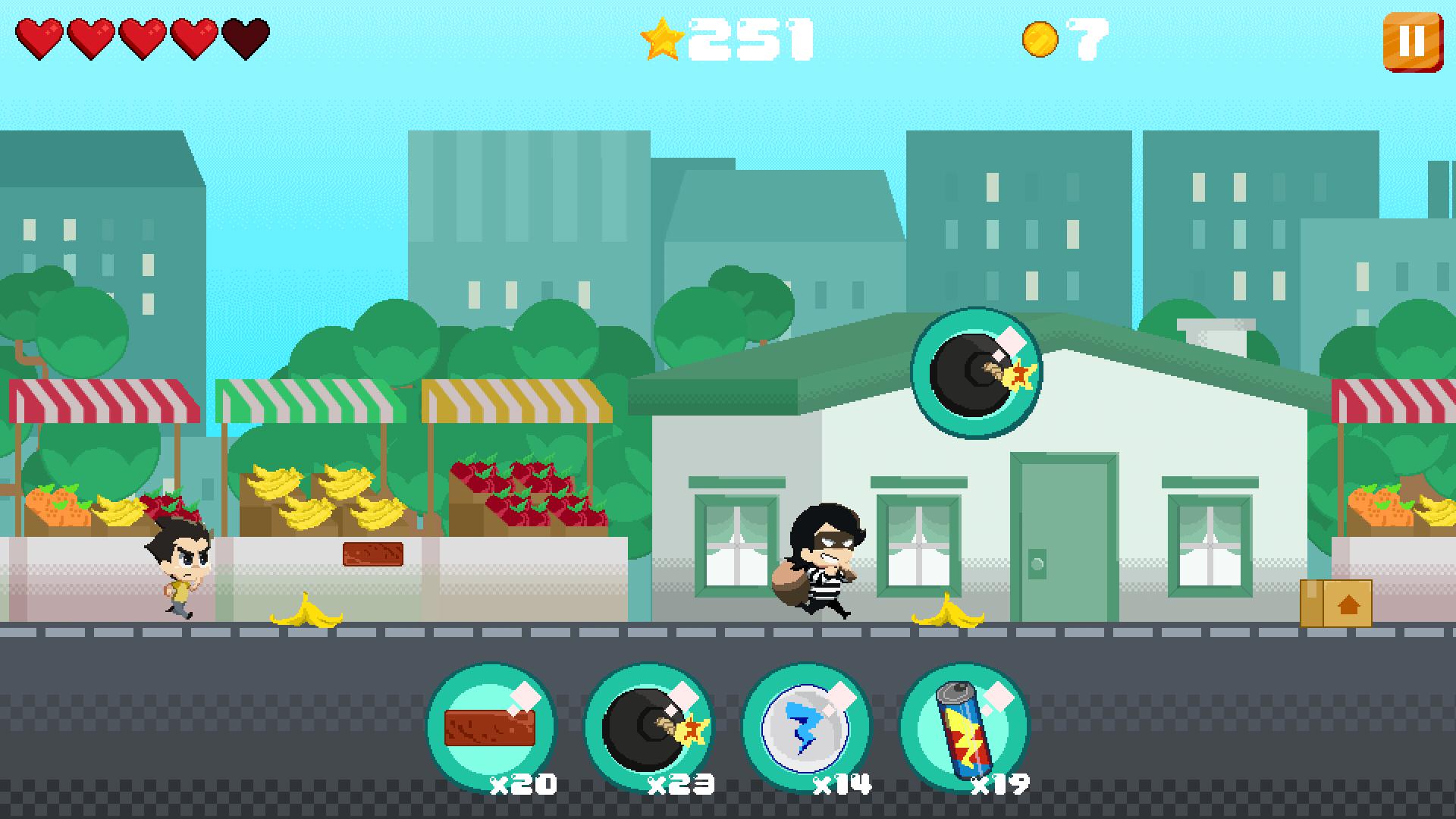Pause the game
Viewport: 1456px width, 819px height.
click(x=1410, y=42)
